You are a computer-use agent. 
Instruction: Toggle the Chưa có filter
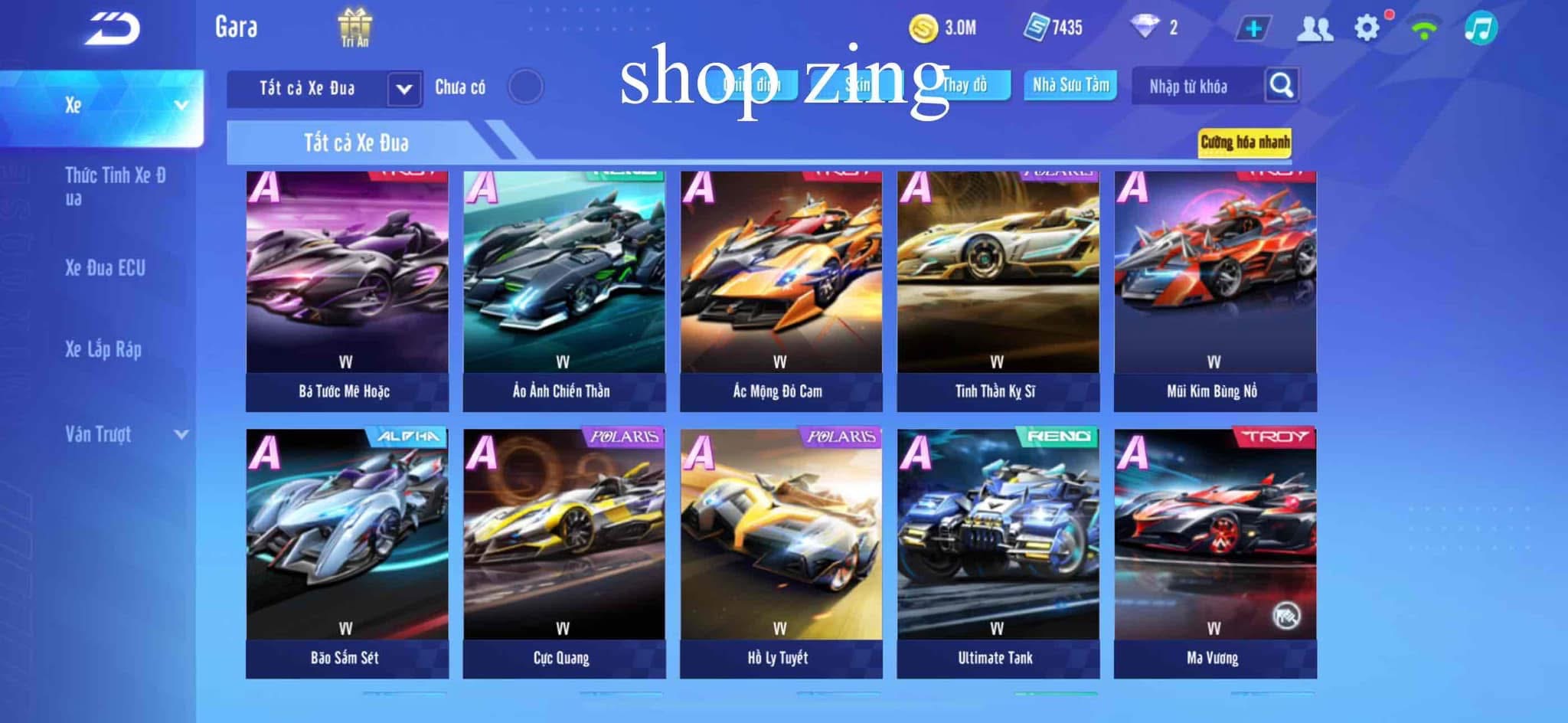525,87
